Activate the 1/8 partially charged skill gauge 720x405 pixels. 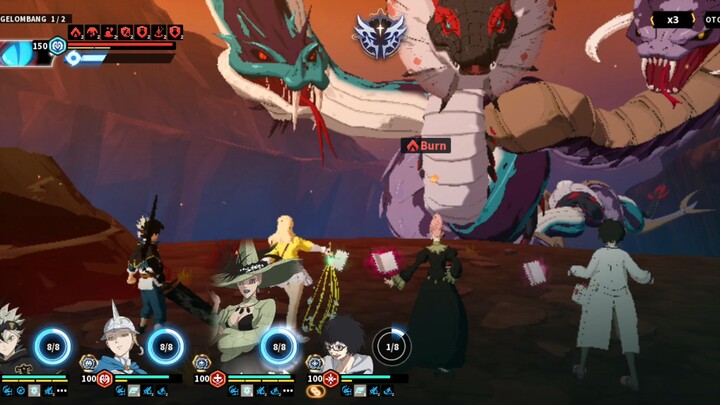392,346
